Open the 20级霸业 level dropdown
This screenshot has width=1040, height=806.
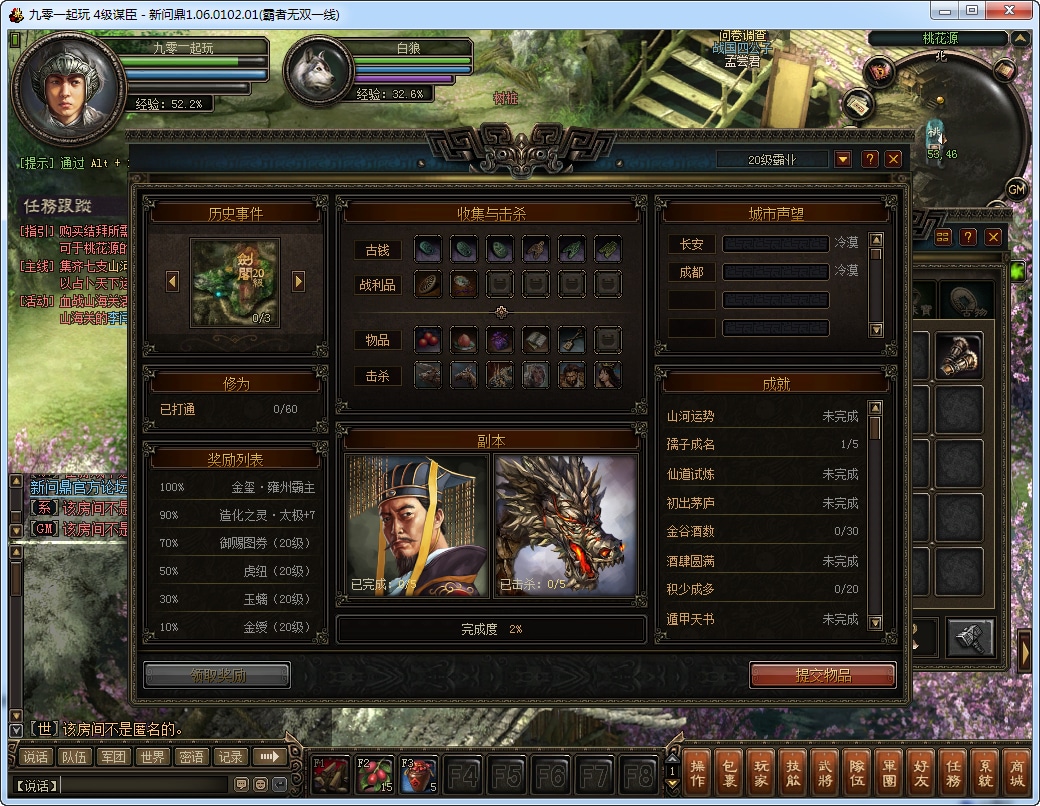[843, 159]
